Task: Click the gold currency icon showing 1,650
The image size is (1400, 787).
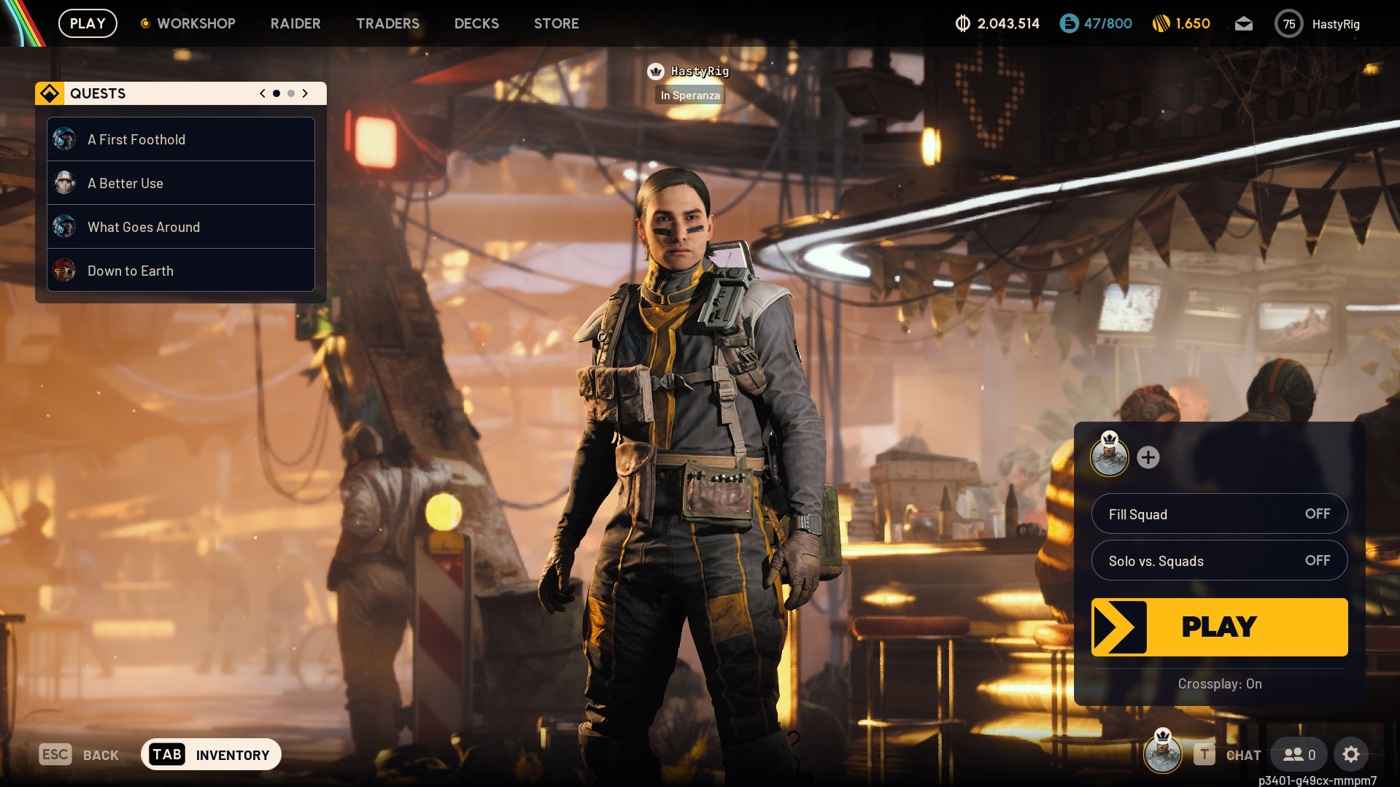Action: (x=1158, y=23)
